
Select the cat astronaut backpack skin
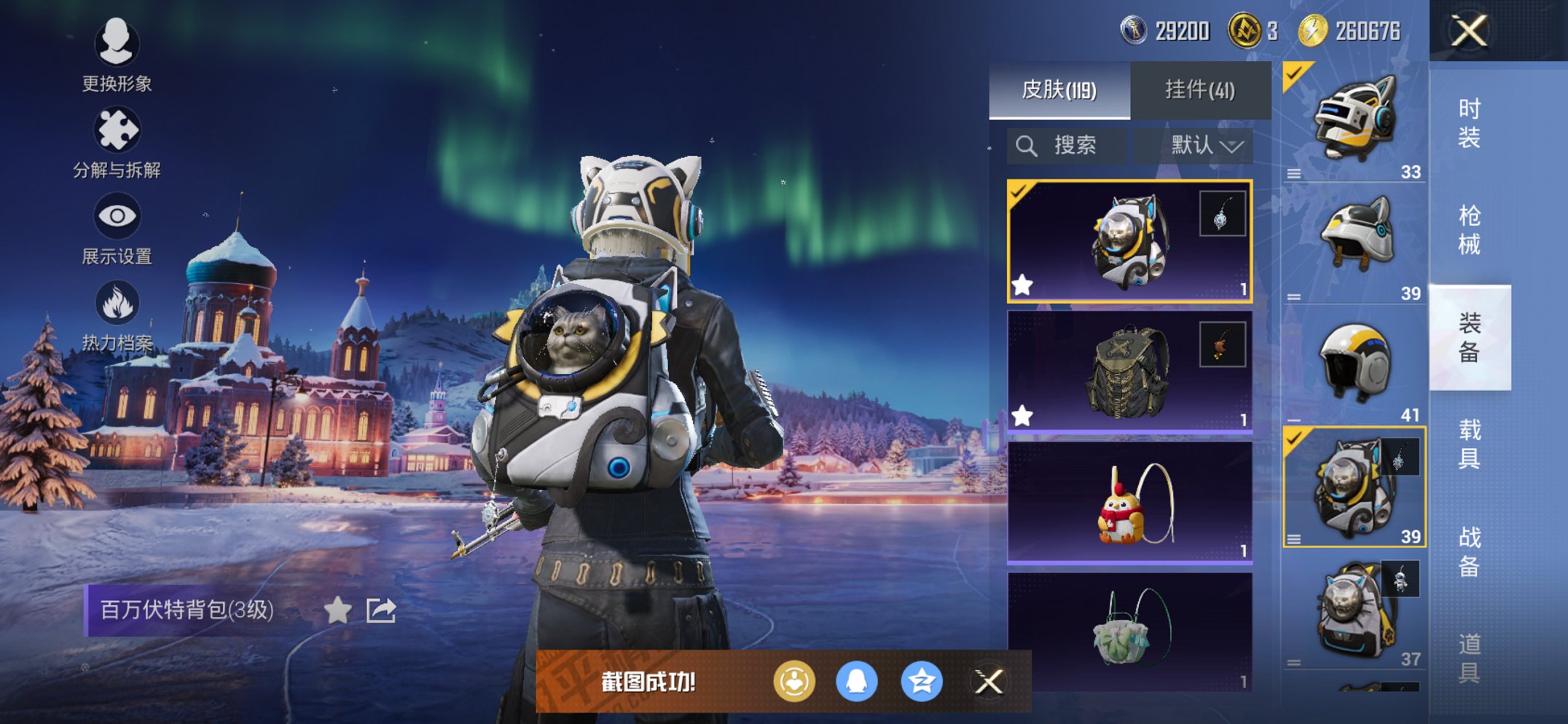pos(1129,241)
